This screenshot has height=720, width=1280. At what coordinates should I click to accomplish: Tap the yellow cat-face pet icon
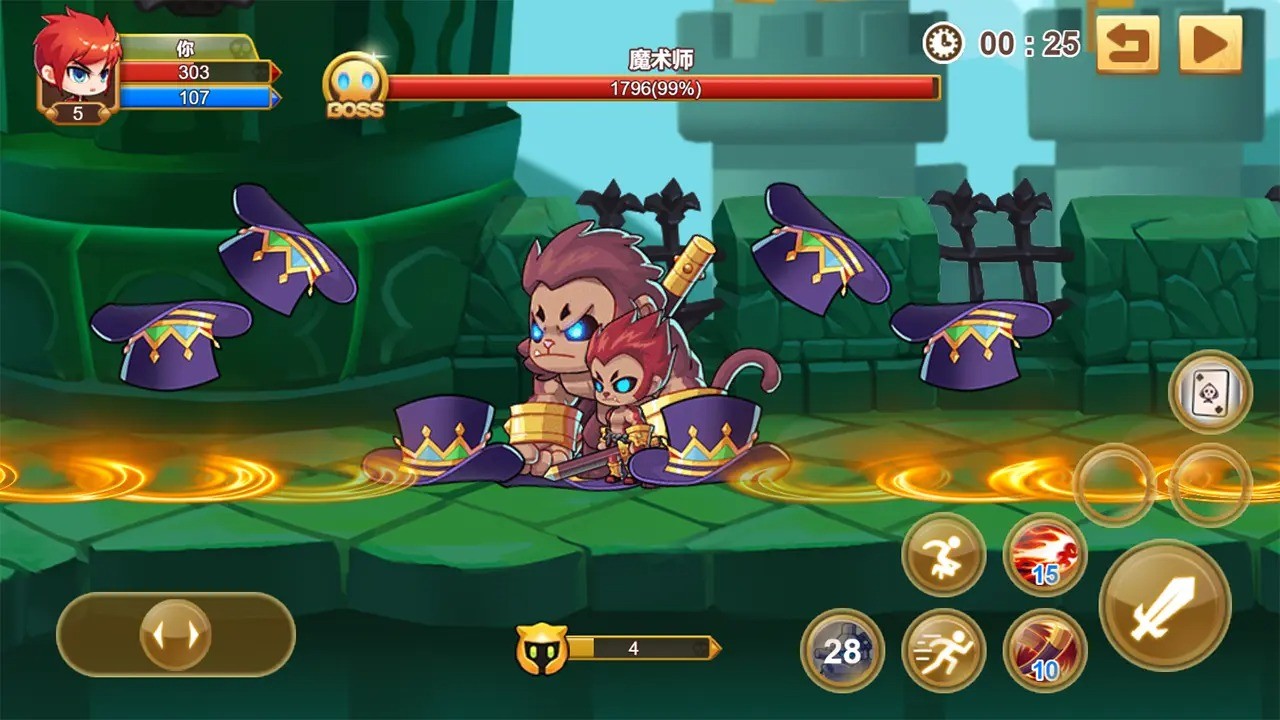pyautogui.click(x=541, y=649)
